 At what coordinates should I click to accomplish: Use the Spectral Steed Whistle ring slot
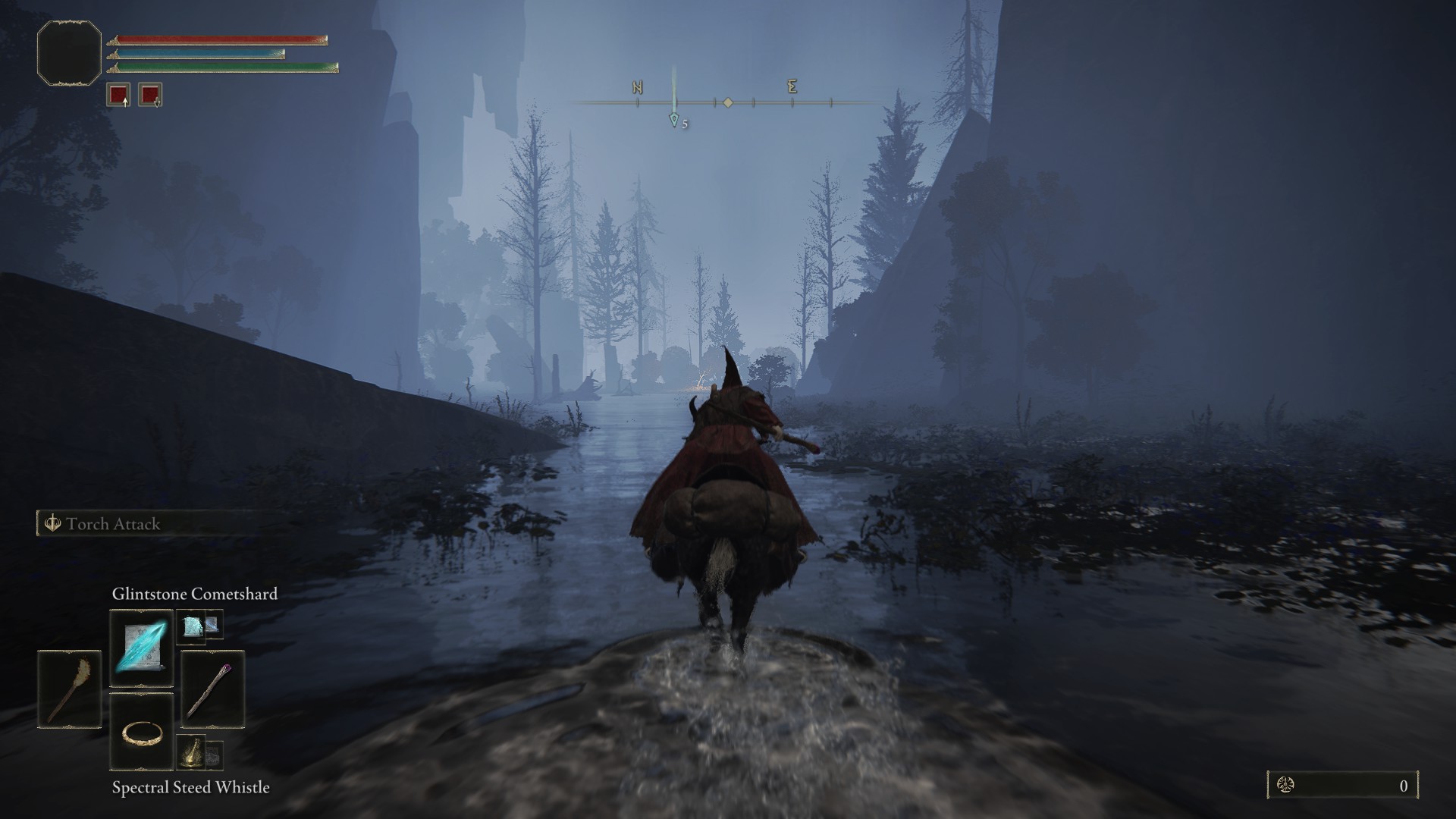(142, 732)
